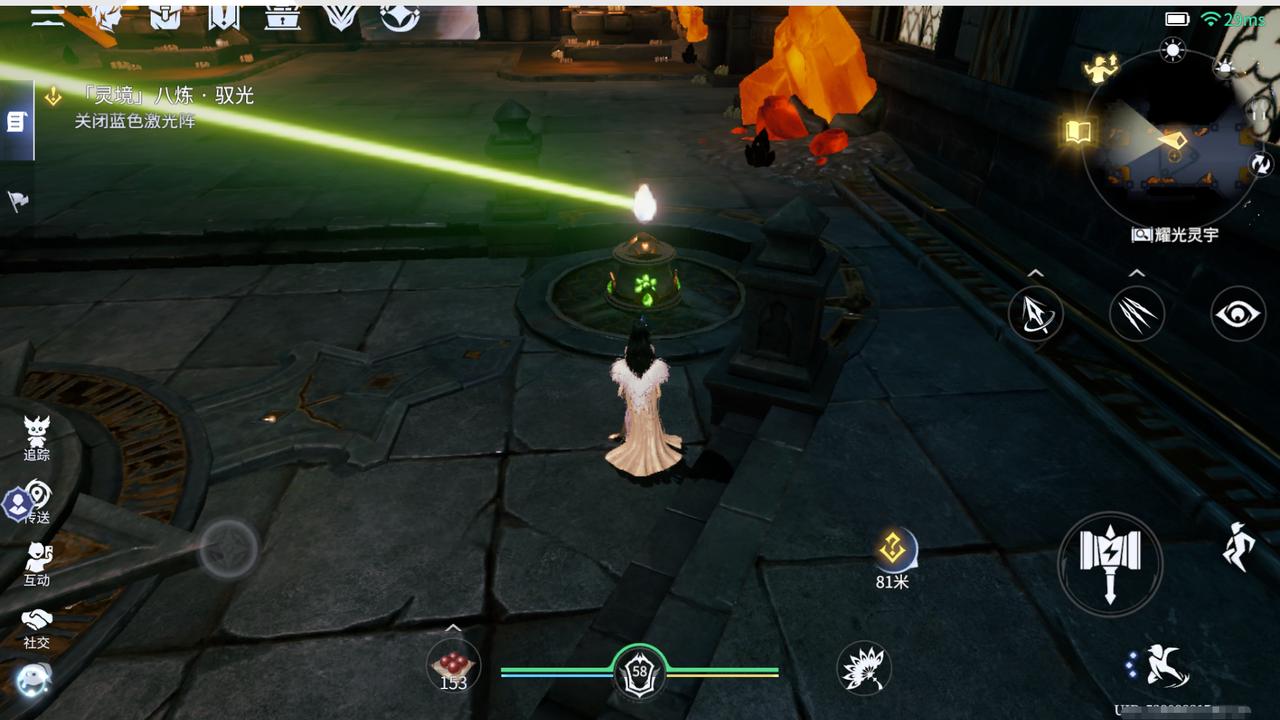Use the red food item slot
The image size is (1280, 720).
pyautogui.click(x=453, y=666)
